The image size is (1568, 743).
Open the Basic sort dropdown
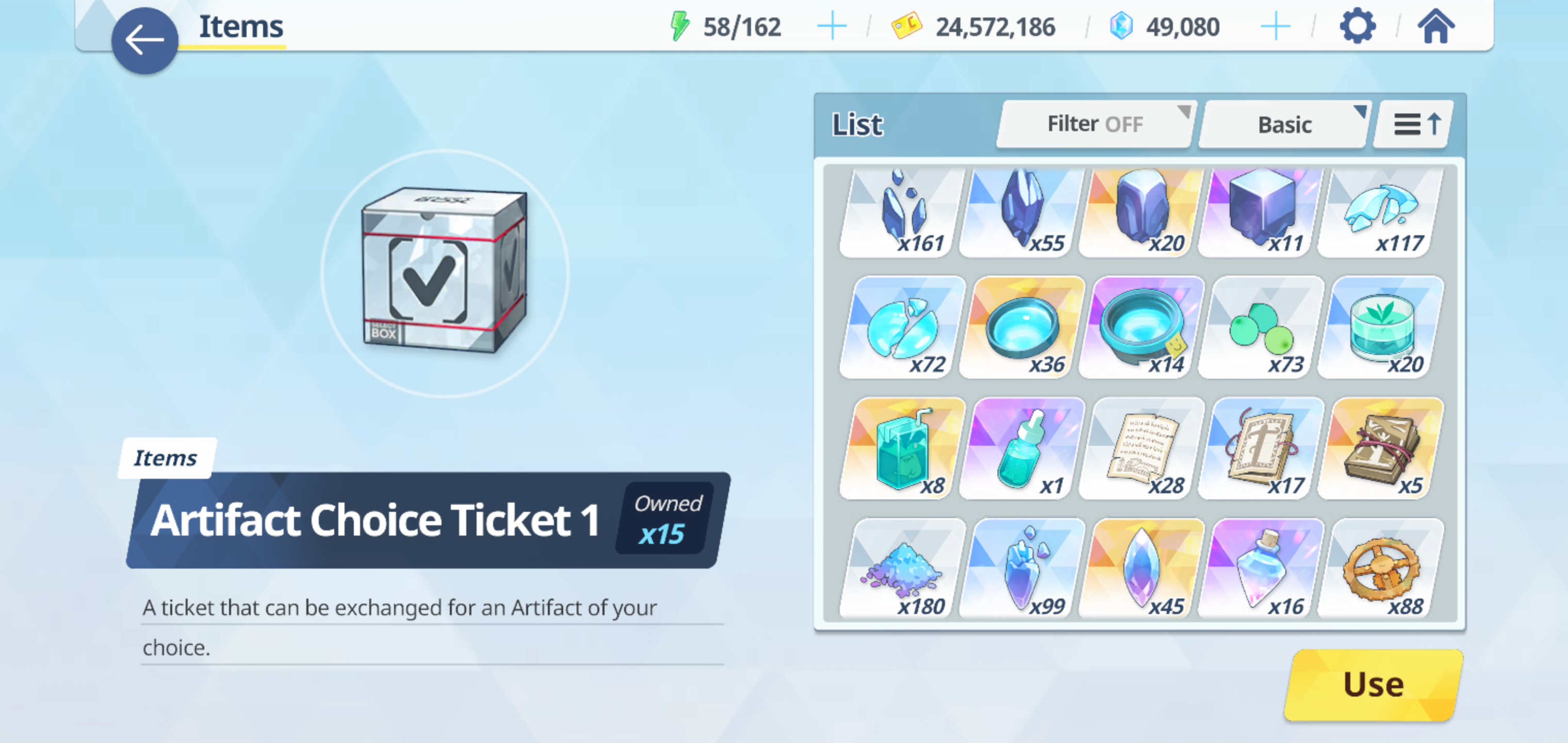point(1284,124)
